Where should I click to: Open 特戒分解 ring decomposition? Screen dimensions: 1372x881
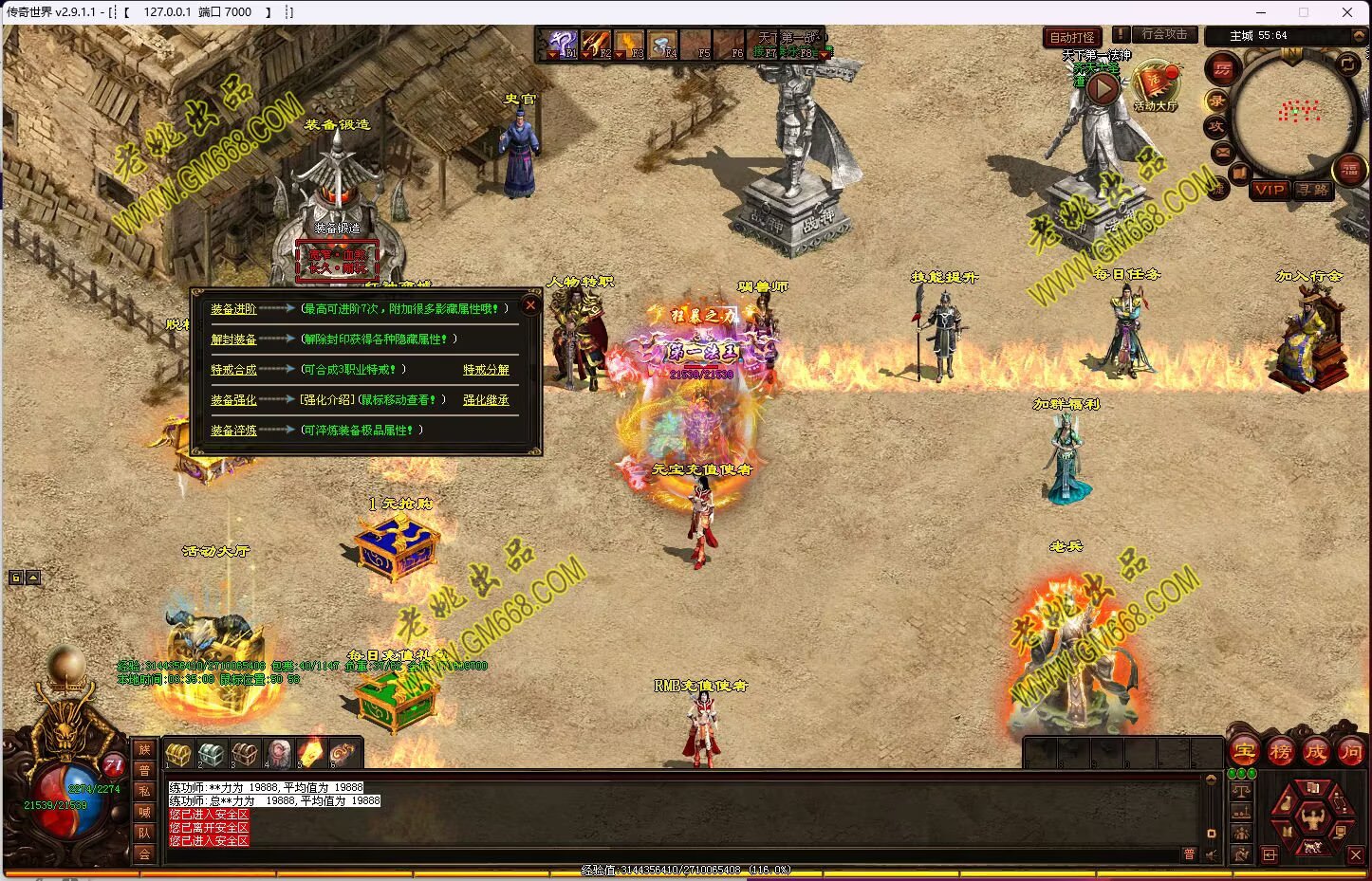[x=486, y=370]
